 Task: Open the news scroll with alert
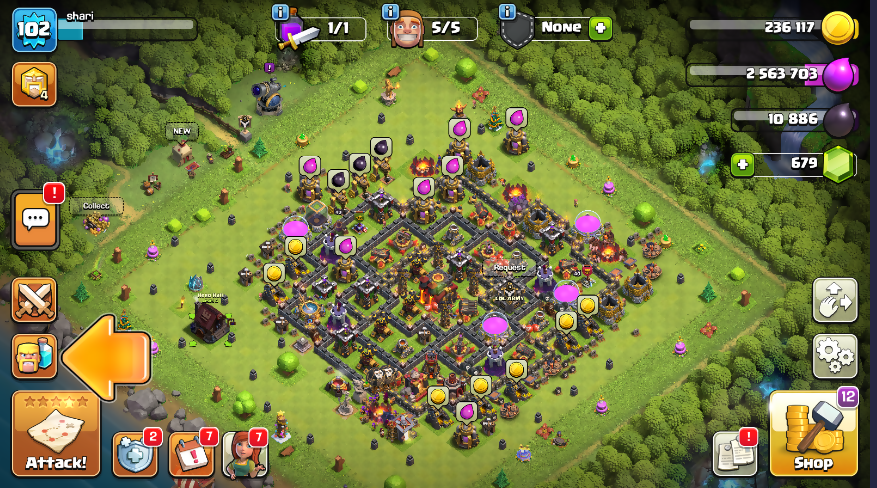(x=734, y=454)
